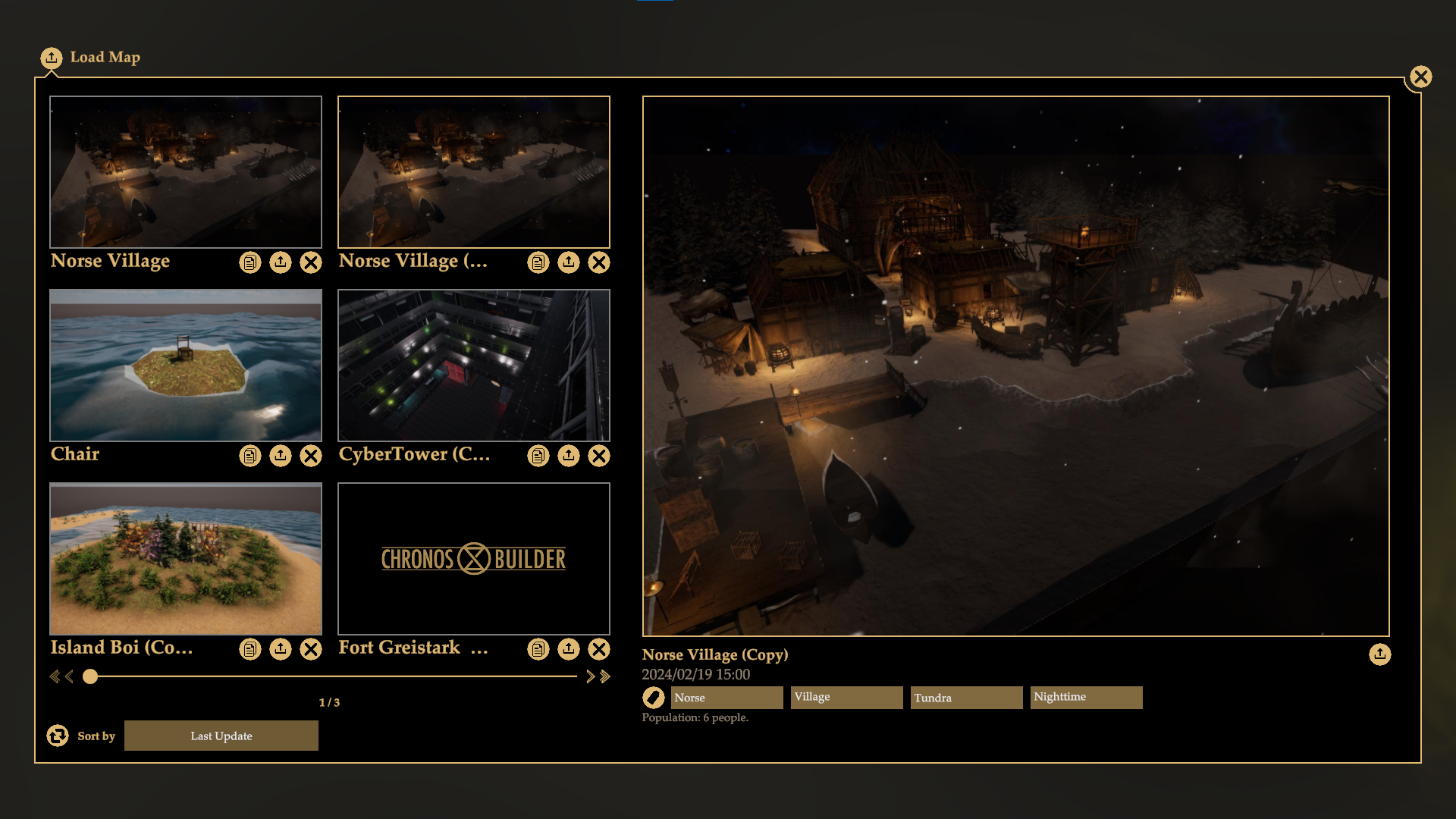
Task: Select the Chair map thumbnail
Action: click(x=186, y=365)
